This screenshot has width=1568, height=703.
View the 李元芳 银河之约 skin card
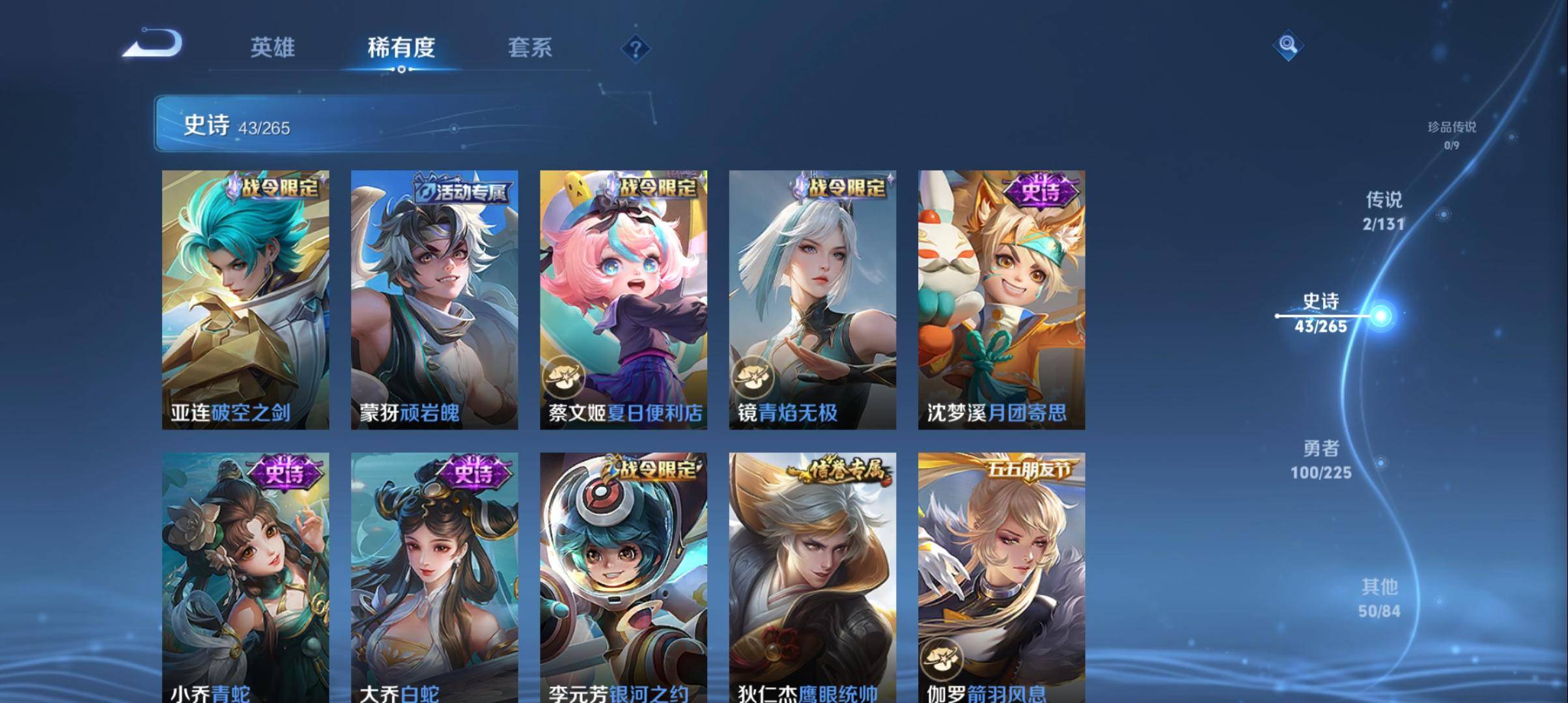623,576
